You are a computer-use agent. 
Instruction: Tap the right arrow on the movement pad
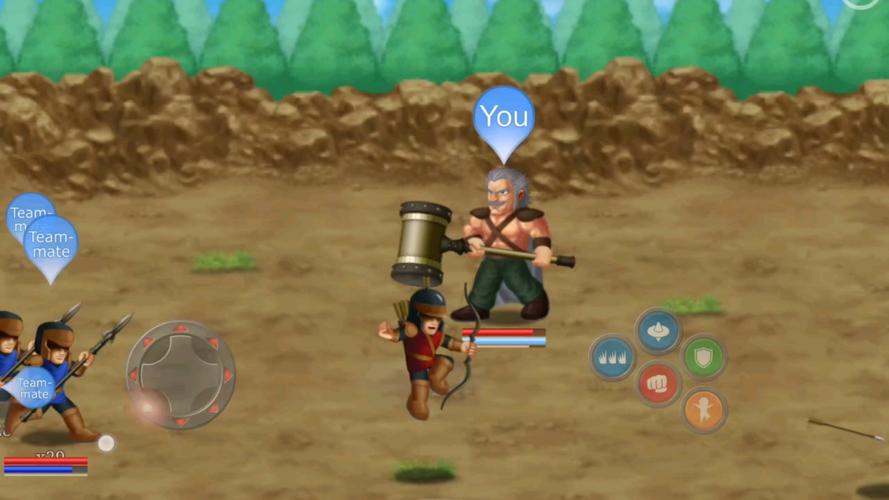coord(227,376)
